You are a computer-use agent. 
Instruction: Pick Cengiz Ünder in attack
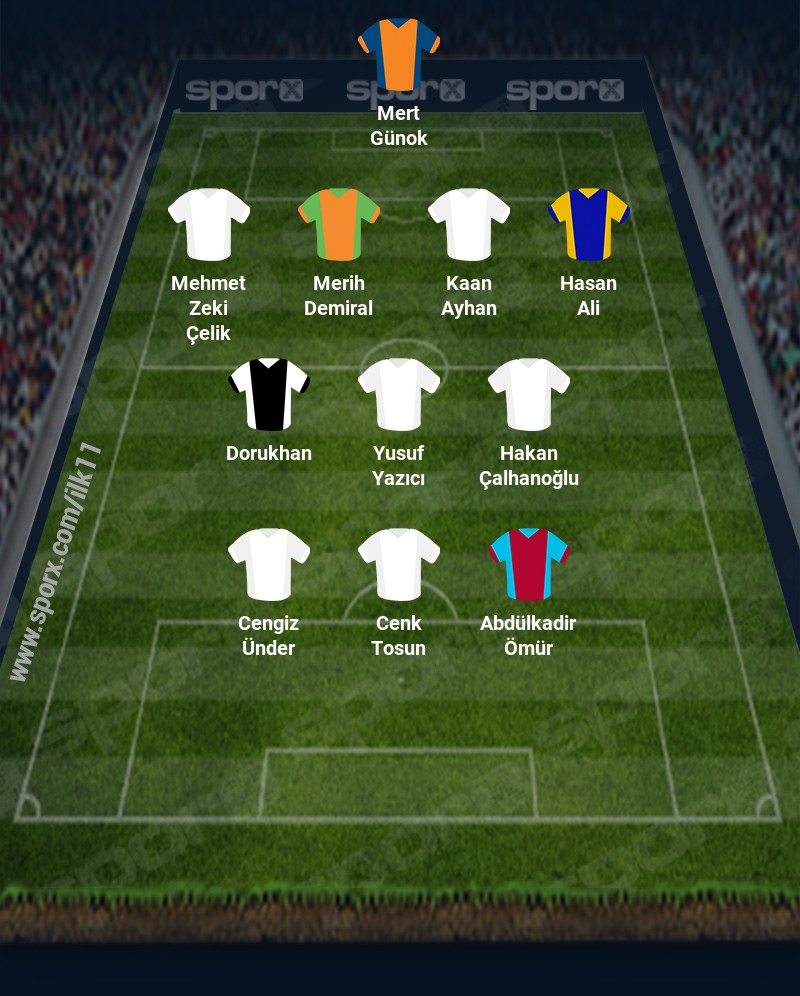(269, 564)
